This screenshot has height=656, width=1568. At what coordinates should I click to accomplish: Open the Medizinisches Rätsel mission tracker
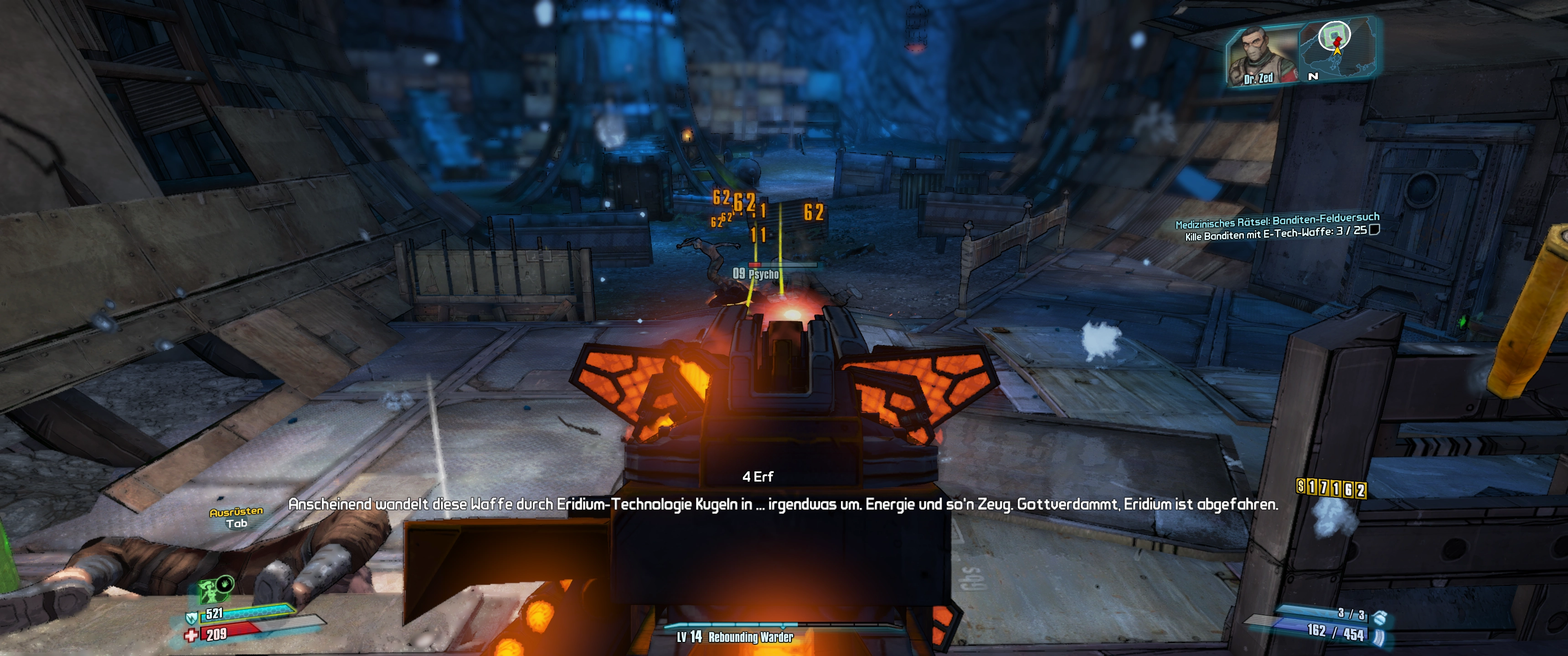click(x=1276, y=220)
